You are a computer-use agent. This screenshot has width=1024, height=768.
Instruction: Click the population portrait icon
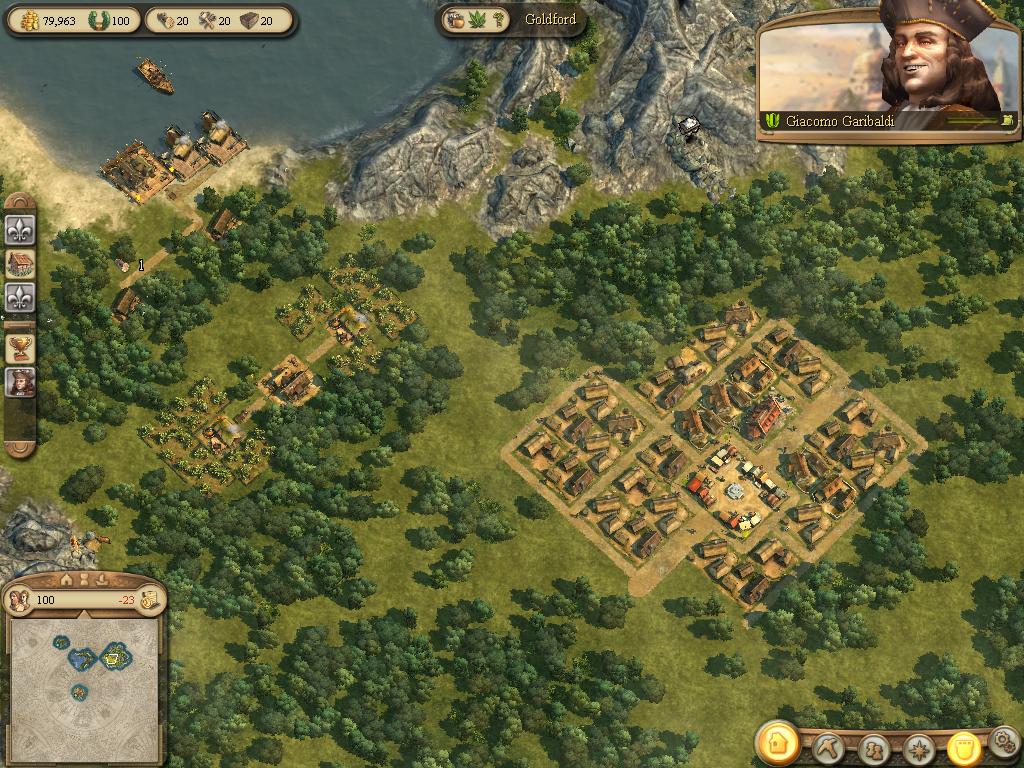(19, 600)
